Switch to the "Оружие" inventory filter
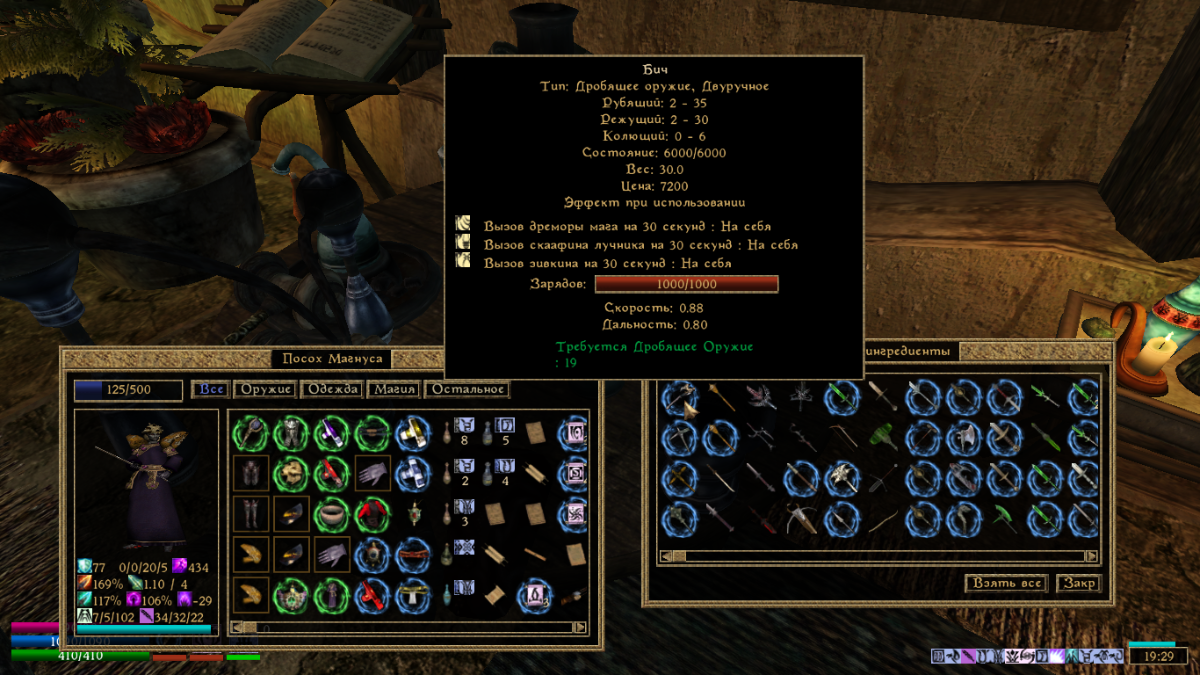1200x675 pixels. click(265, 389)
